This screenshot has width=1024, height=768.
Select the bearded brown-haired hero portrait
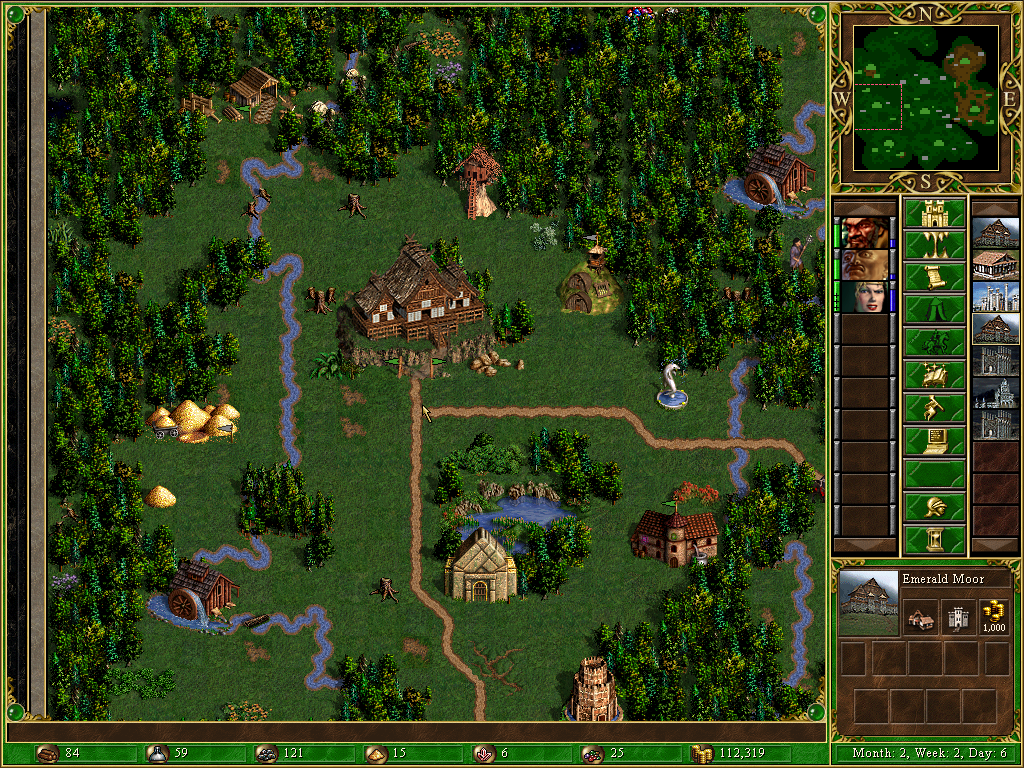[x=863, y=233]
